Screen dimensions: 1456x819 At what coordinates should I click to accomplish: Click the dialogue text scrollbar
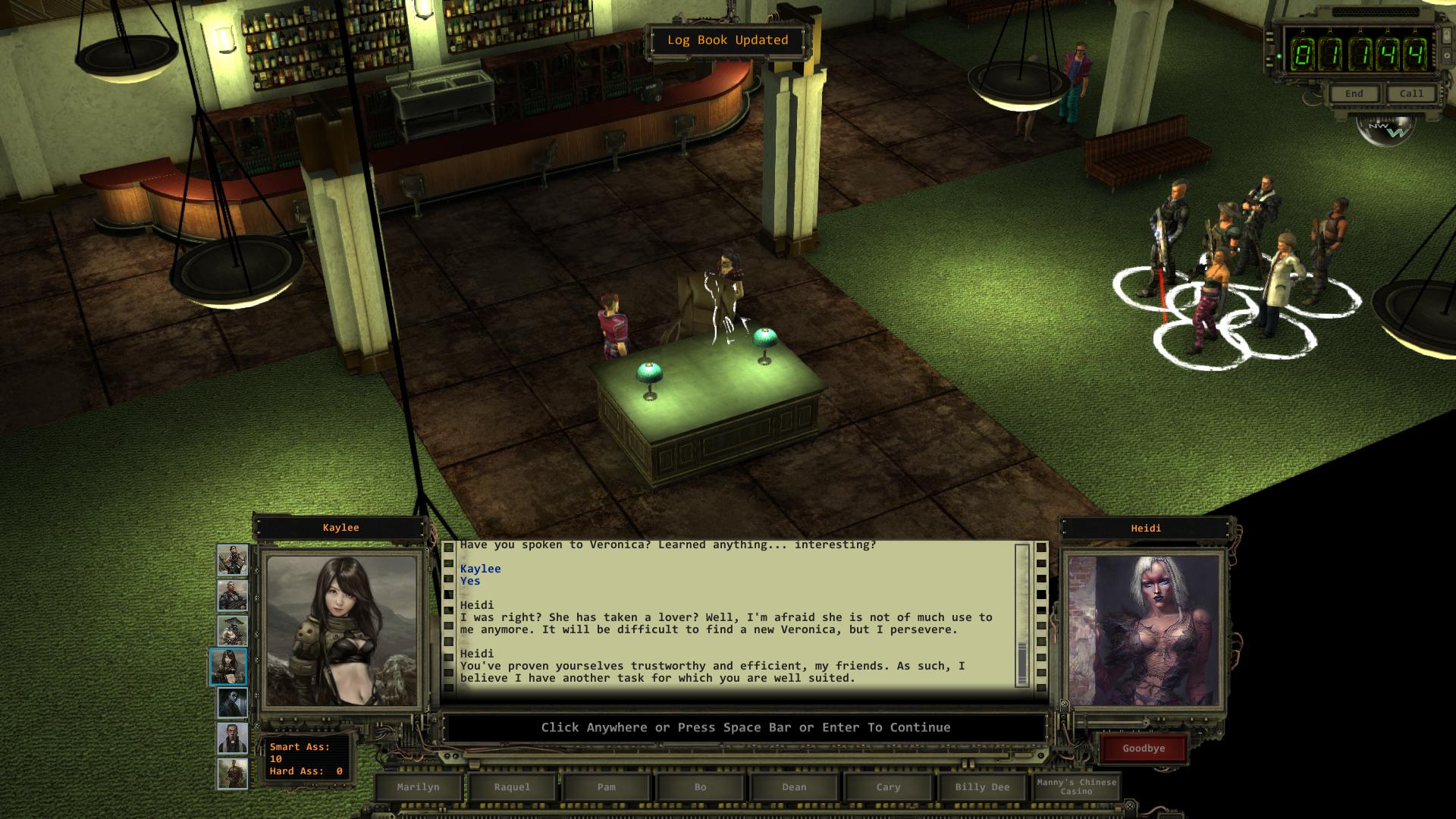(x=1022, y=614)
